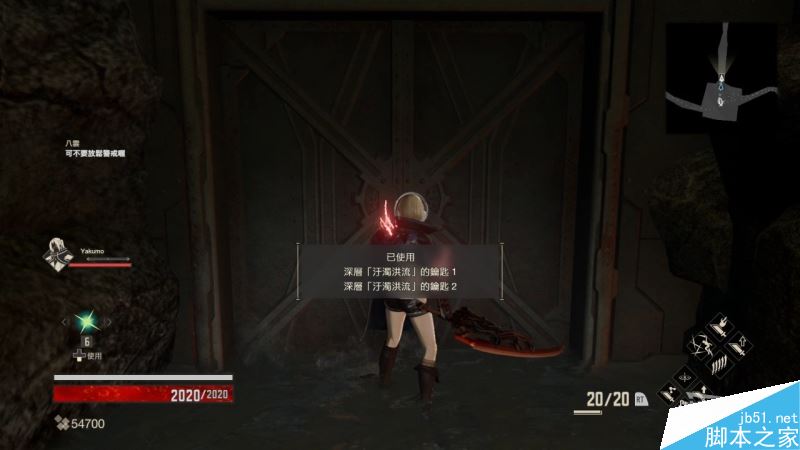Cycle quick item with the left arrow
Image resolution: width=800 pixels, height=450 pixels.
67,321
